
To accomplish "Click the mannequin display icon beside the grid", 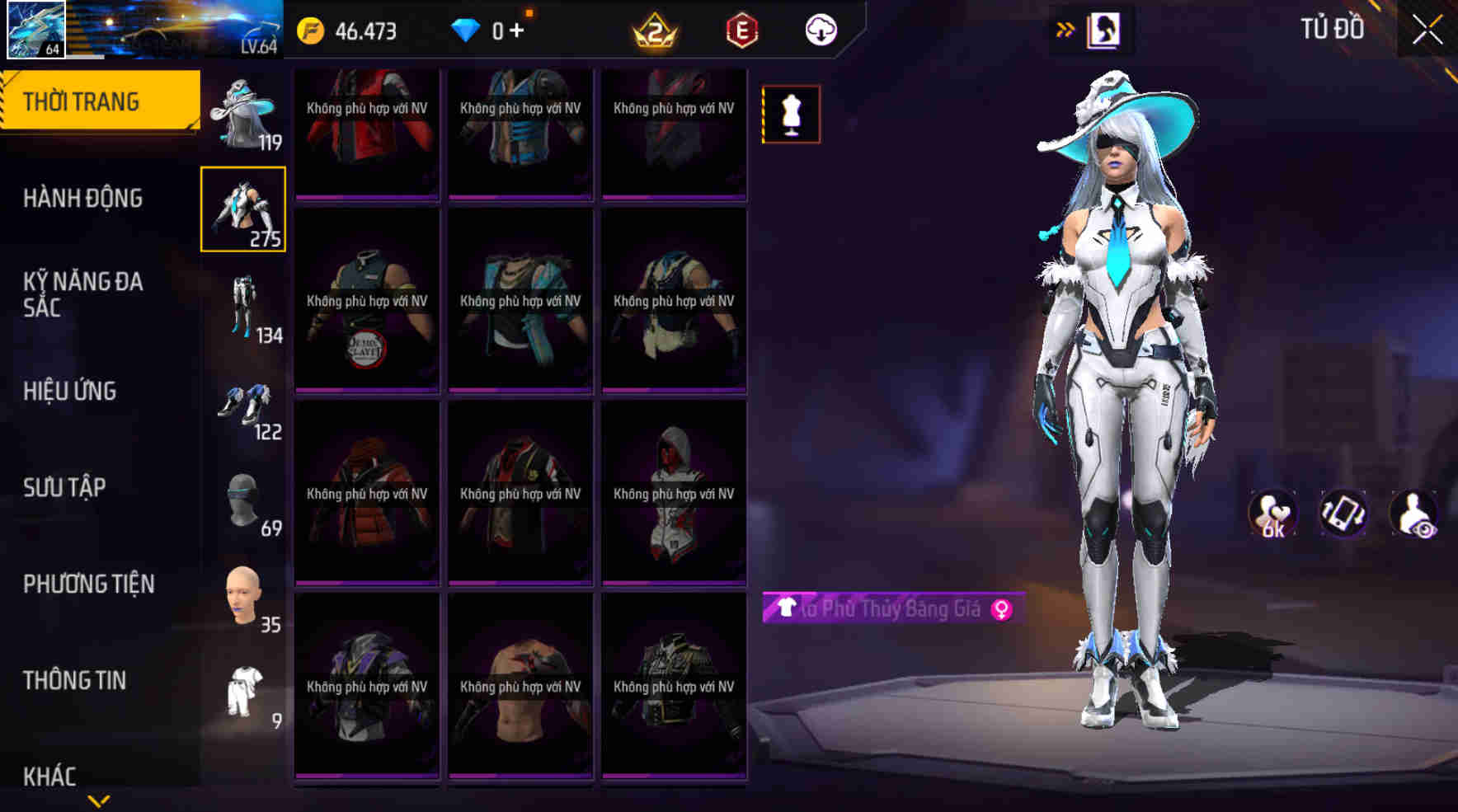I will 792,115.
